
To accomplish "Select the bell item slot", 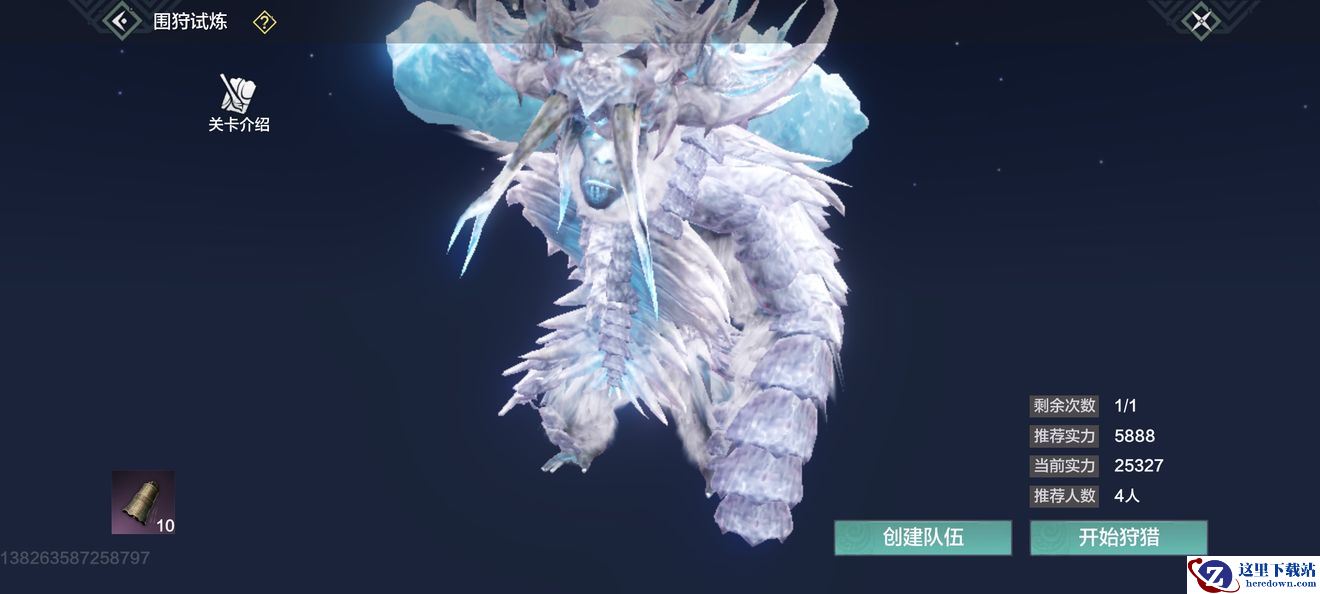I will (x=143, y=502).
